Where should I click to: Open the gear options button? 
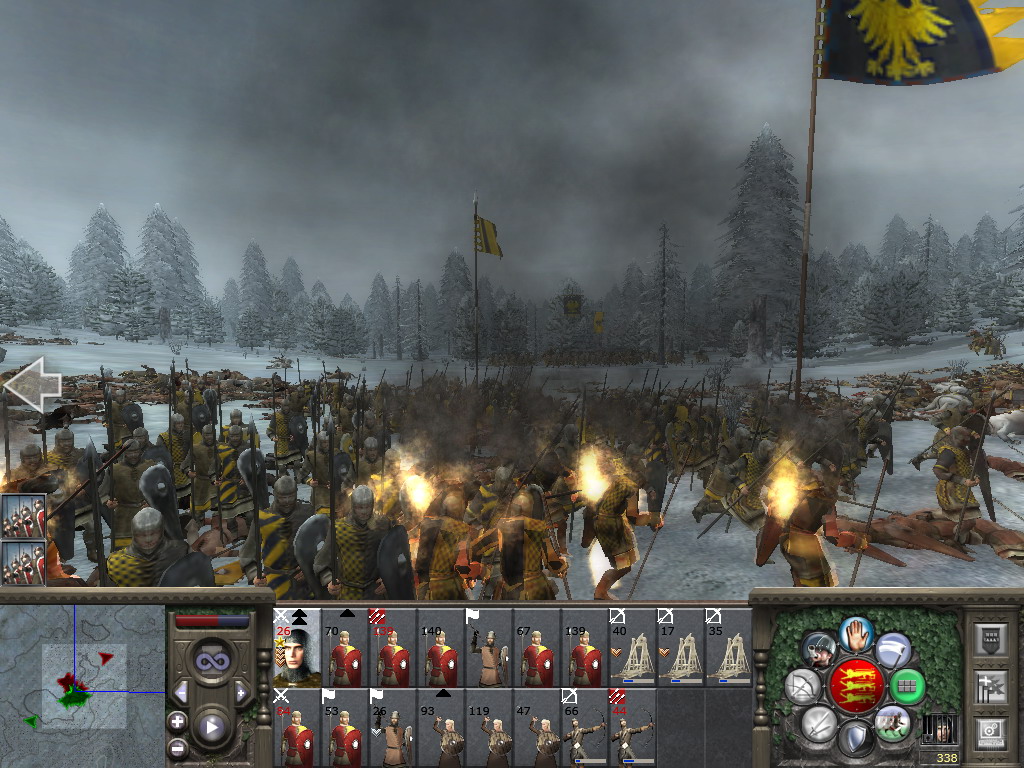tap(993, 733)
